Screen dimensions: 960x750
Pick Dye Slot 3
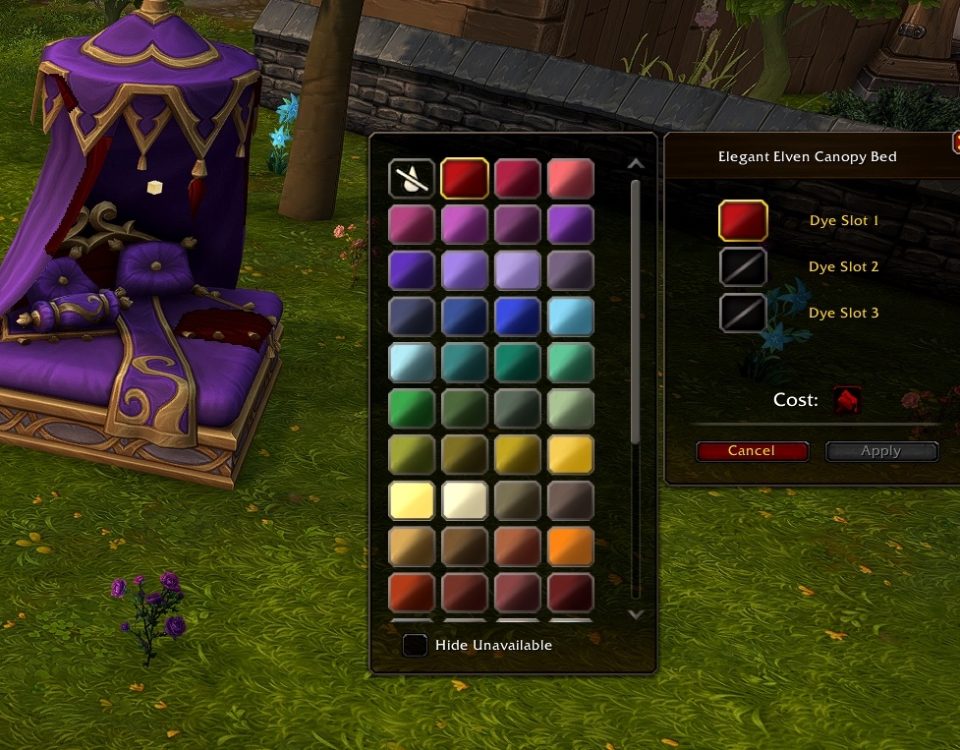point(743,313)
